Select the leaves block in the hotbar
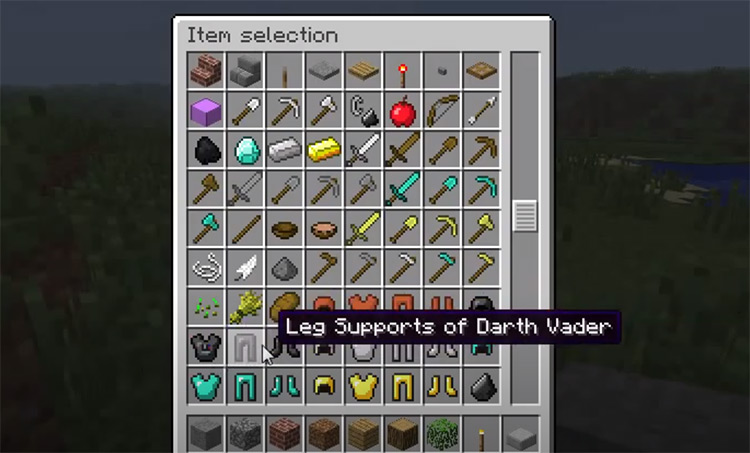The image size is (750, 453). (x=441, y=433)
